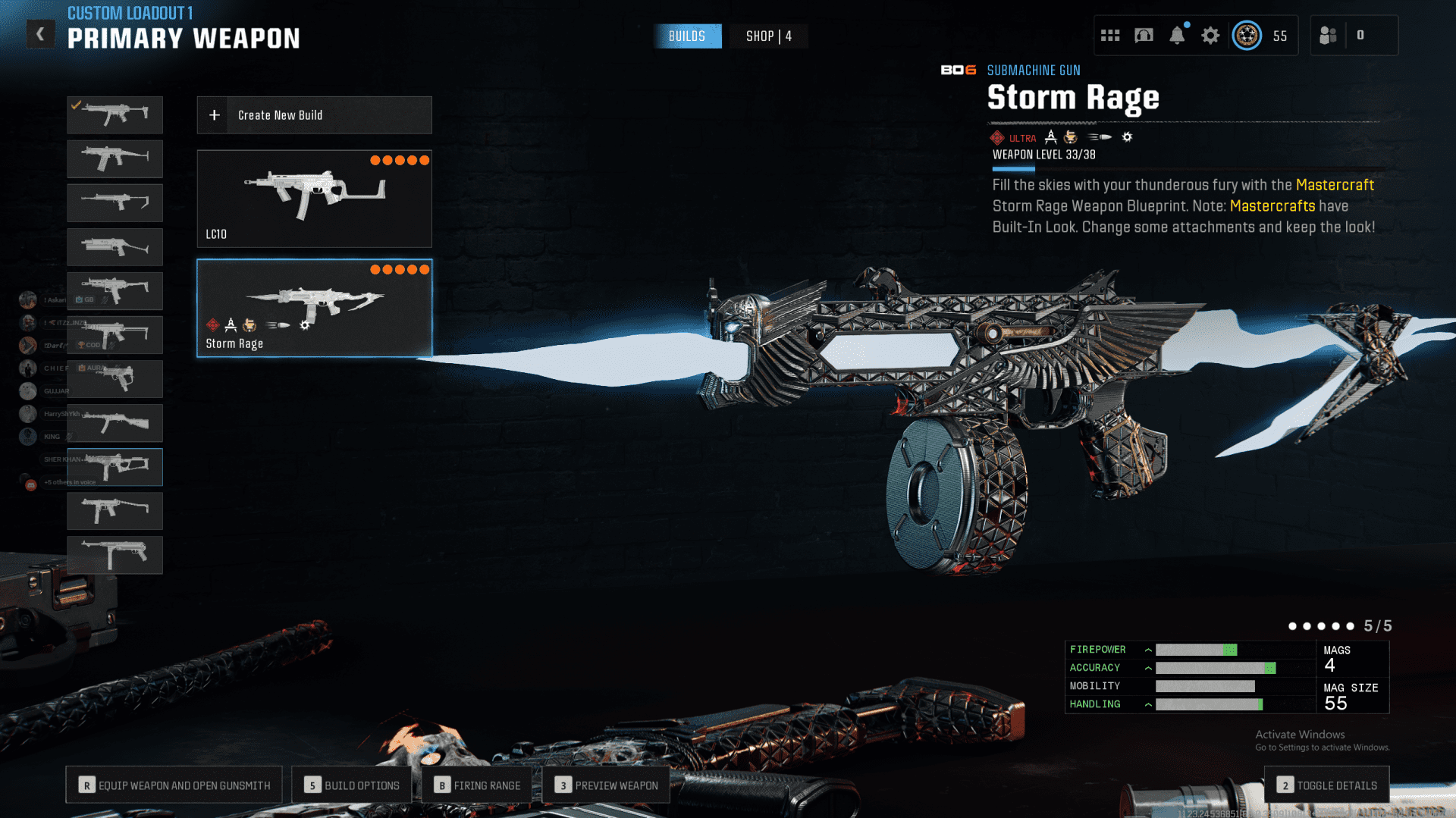Viewport: 1456px width, 818px height.
Task: Preview the weapon
Action: 606,785
